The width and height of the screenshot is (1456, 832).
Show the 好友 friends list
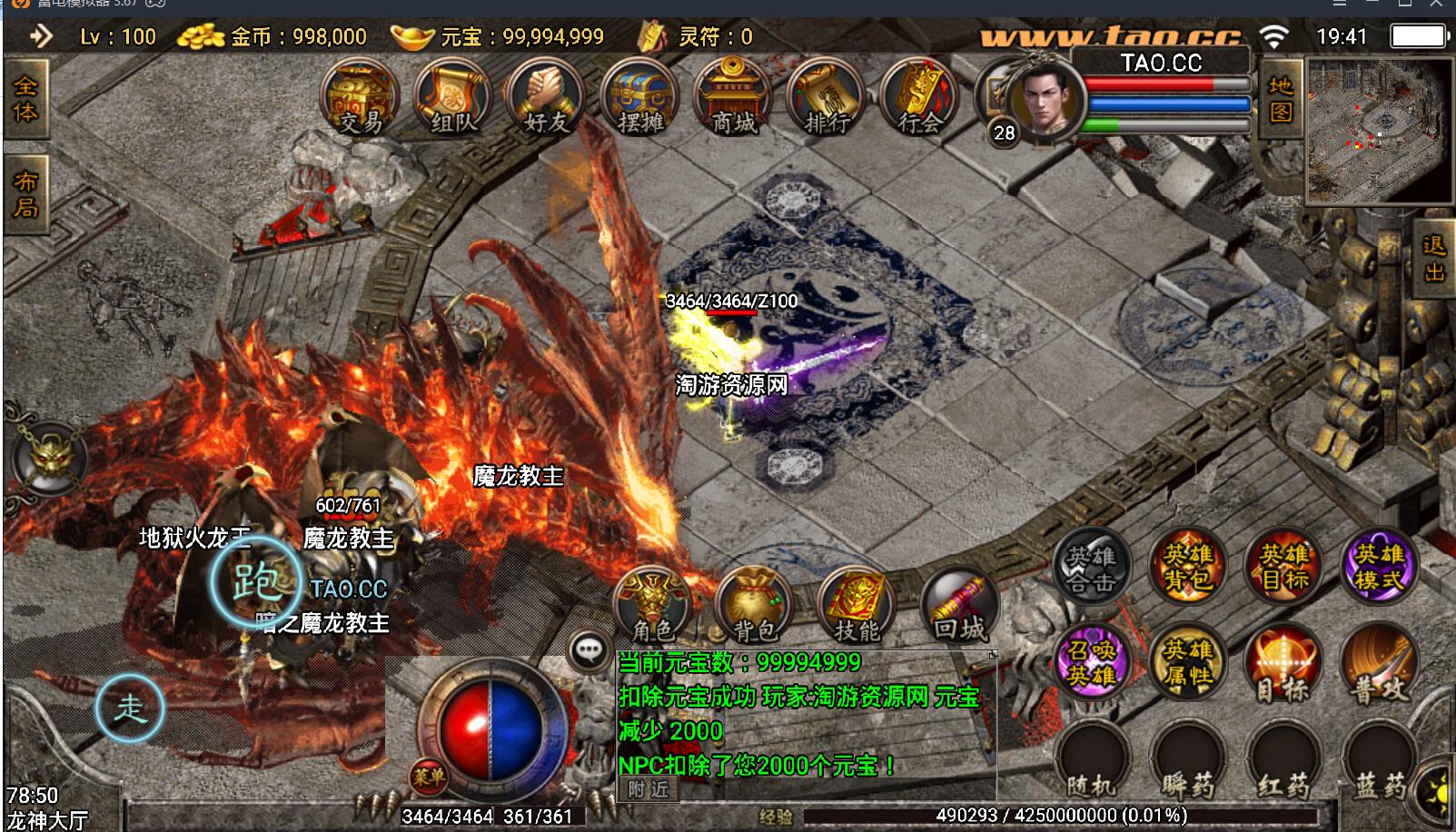point(545,100)
